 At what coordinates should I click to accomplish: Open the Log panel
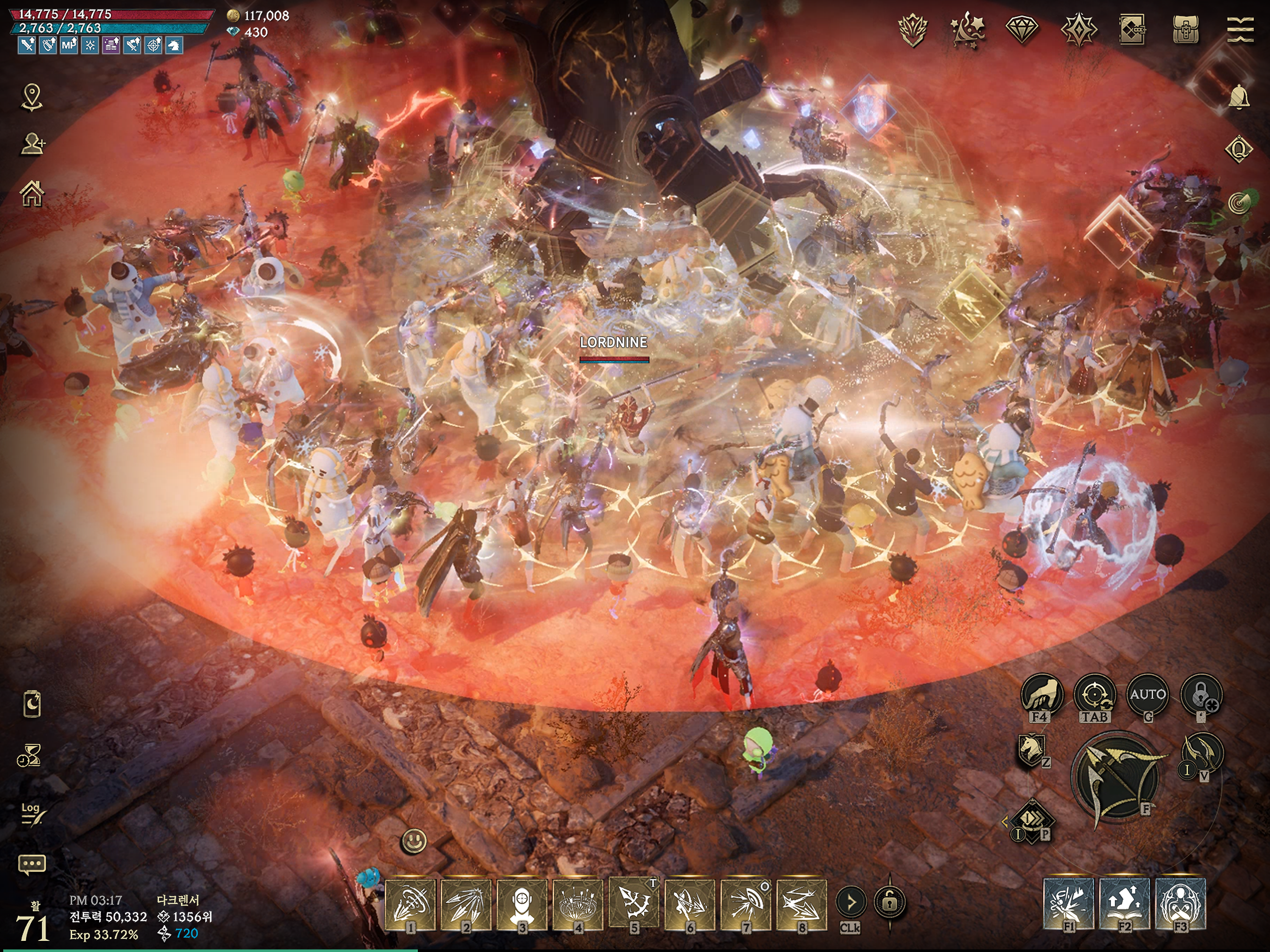tap(31, 813)
